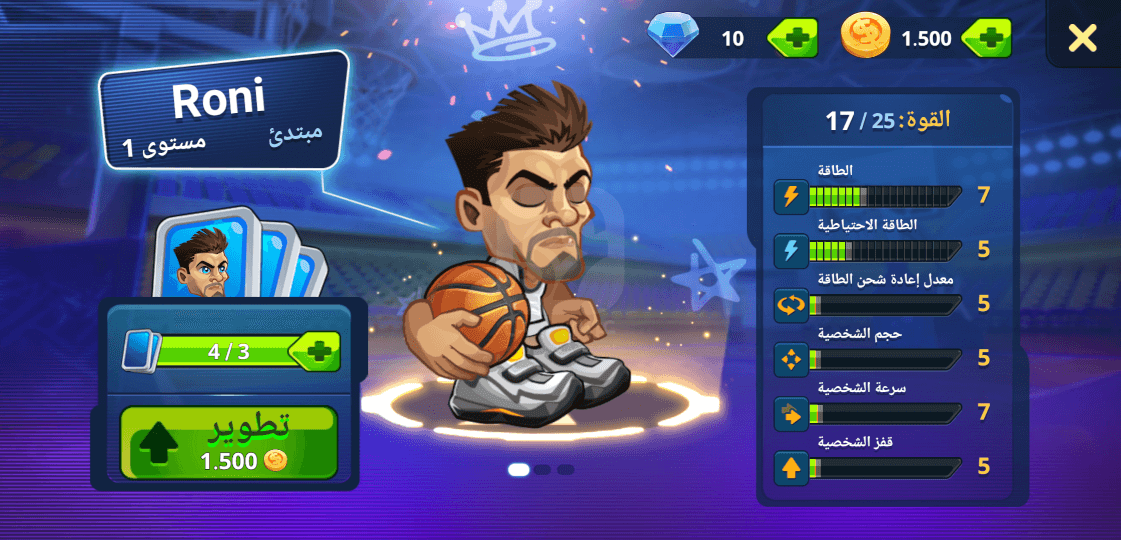Add more diamonds with the green plus

pyautogui.click(x=793, y=38)
